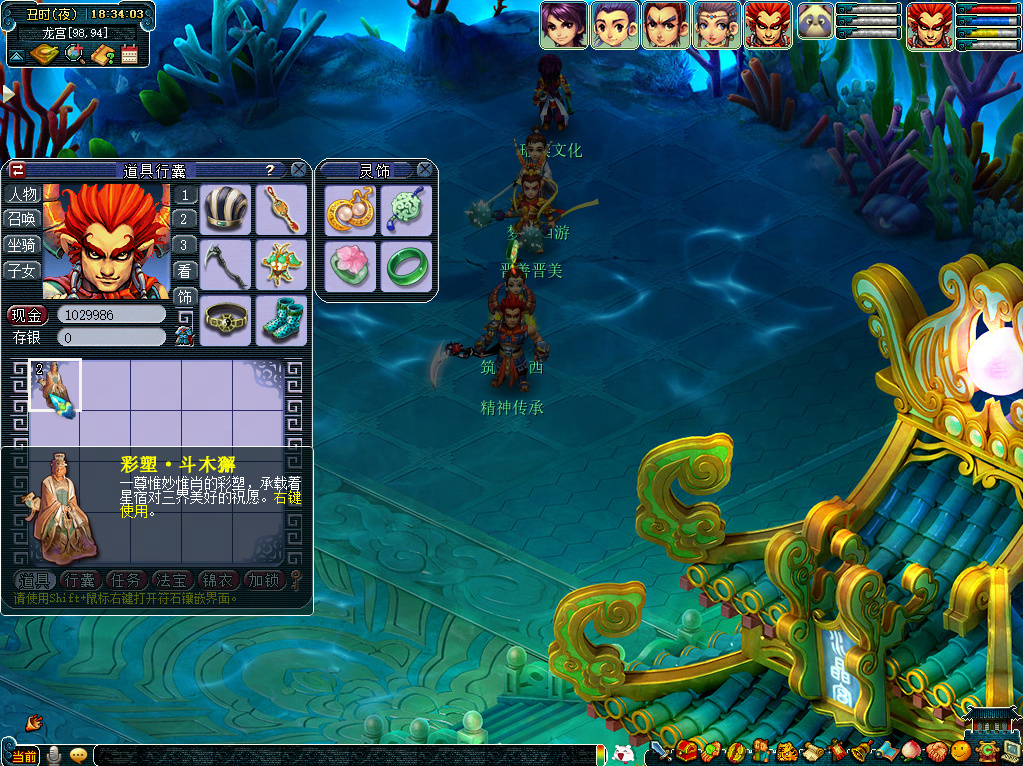
Task: Select the 坐骑 mount tab
Action: point(22,245)
